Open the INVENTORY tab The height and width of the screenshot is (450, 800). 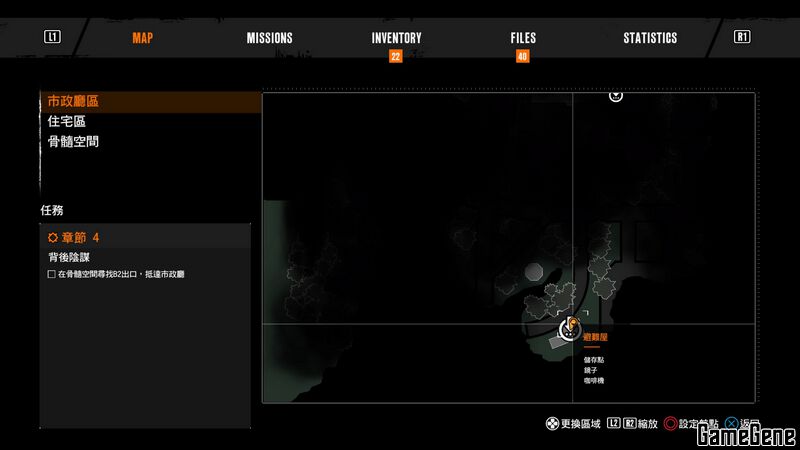tap(396, 38)
